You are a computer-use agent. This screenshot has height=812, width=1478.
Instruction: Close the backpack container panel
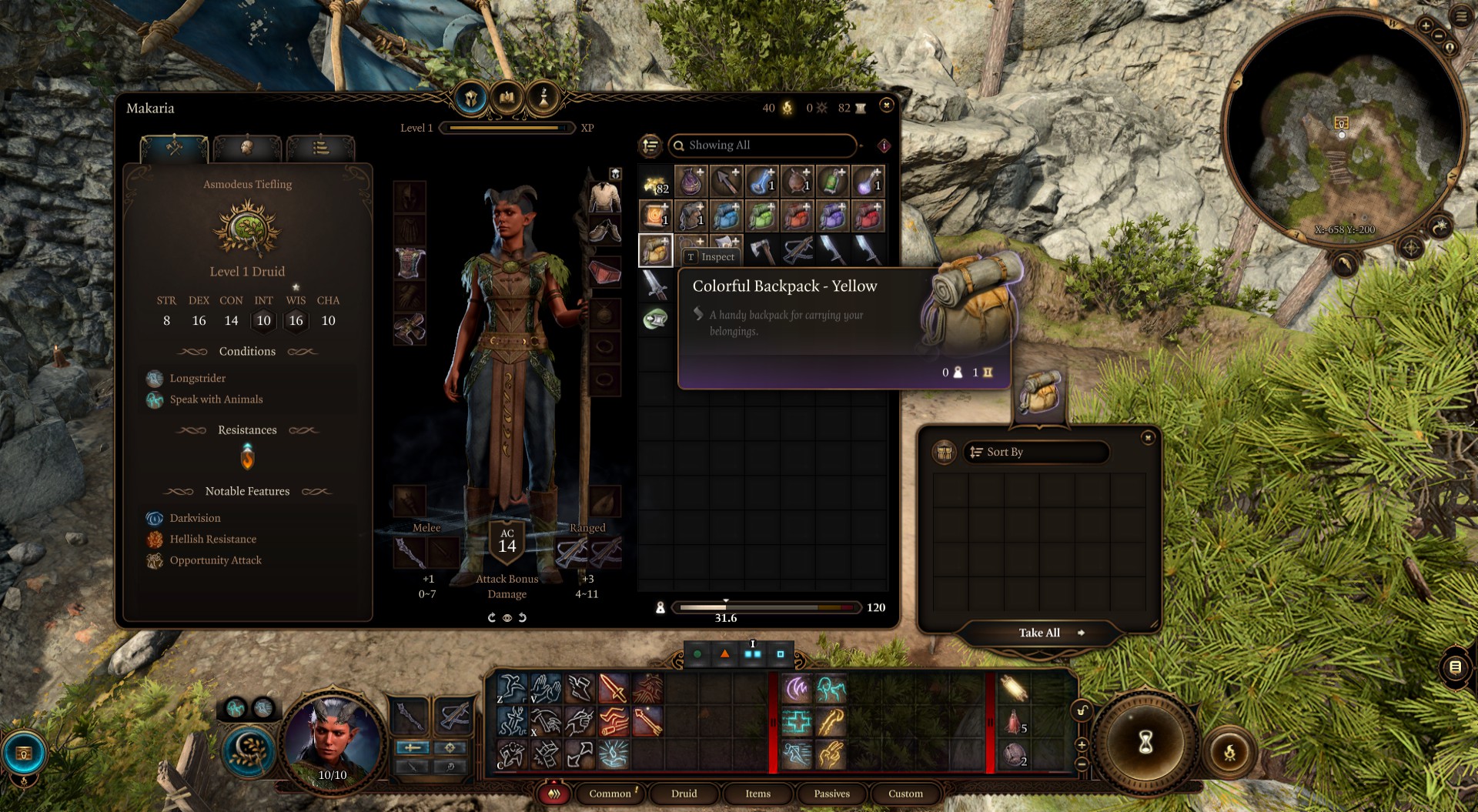pos(1148,438)
